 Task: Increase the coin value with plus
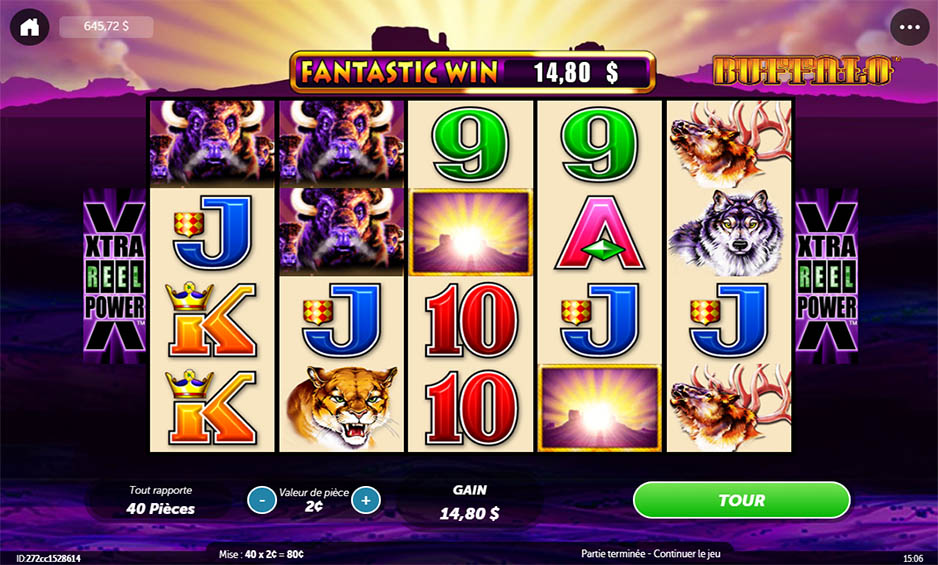coord(366,500)
